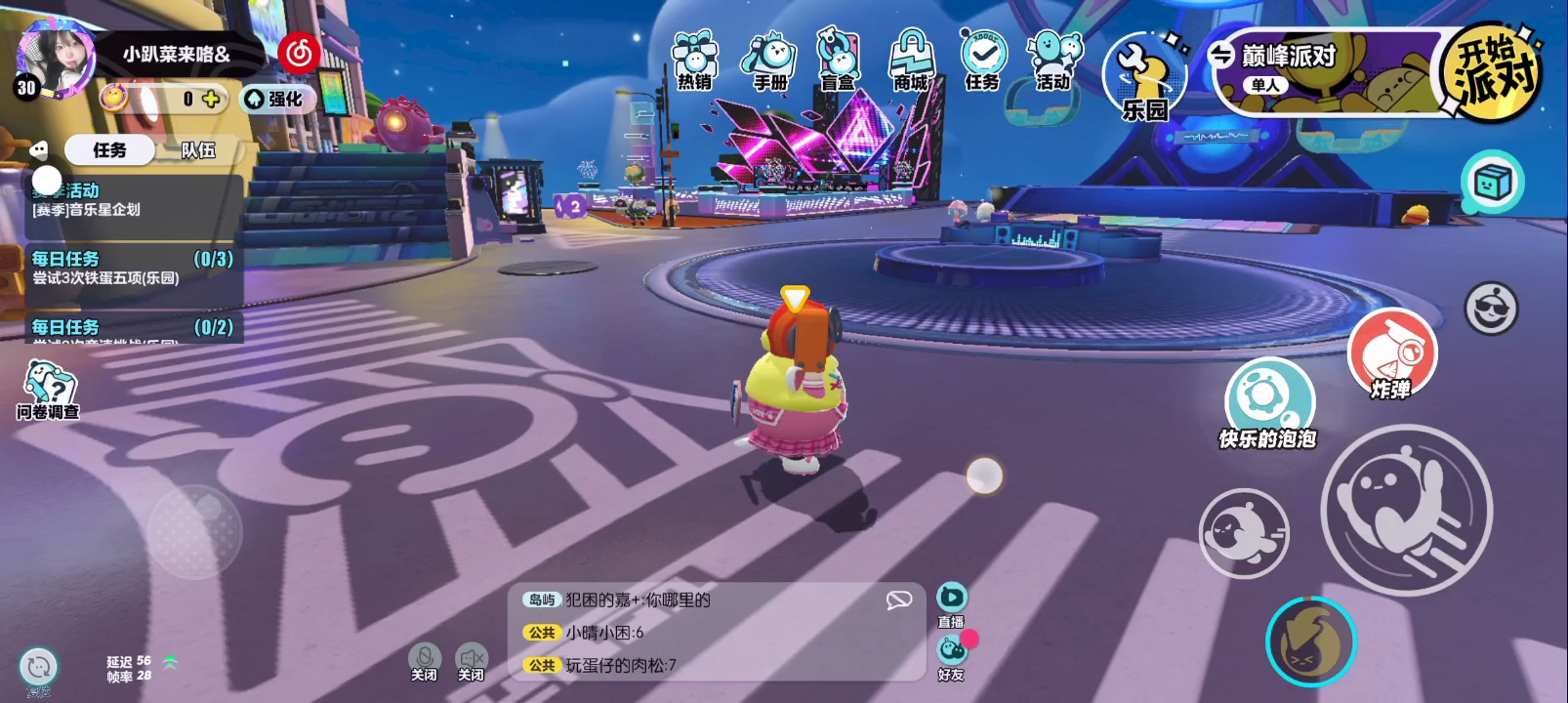This screenshot has height=703, width=1568.
Task: Open the 热销 hot sale menu
Action: pyautogui.click(x=694, y=61)
